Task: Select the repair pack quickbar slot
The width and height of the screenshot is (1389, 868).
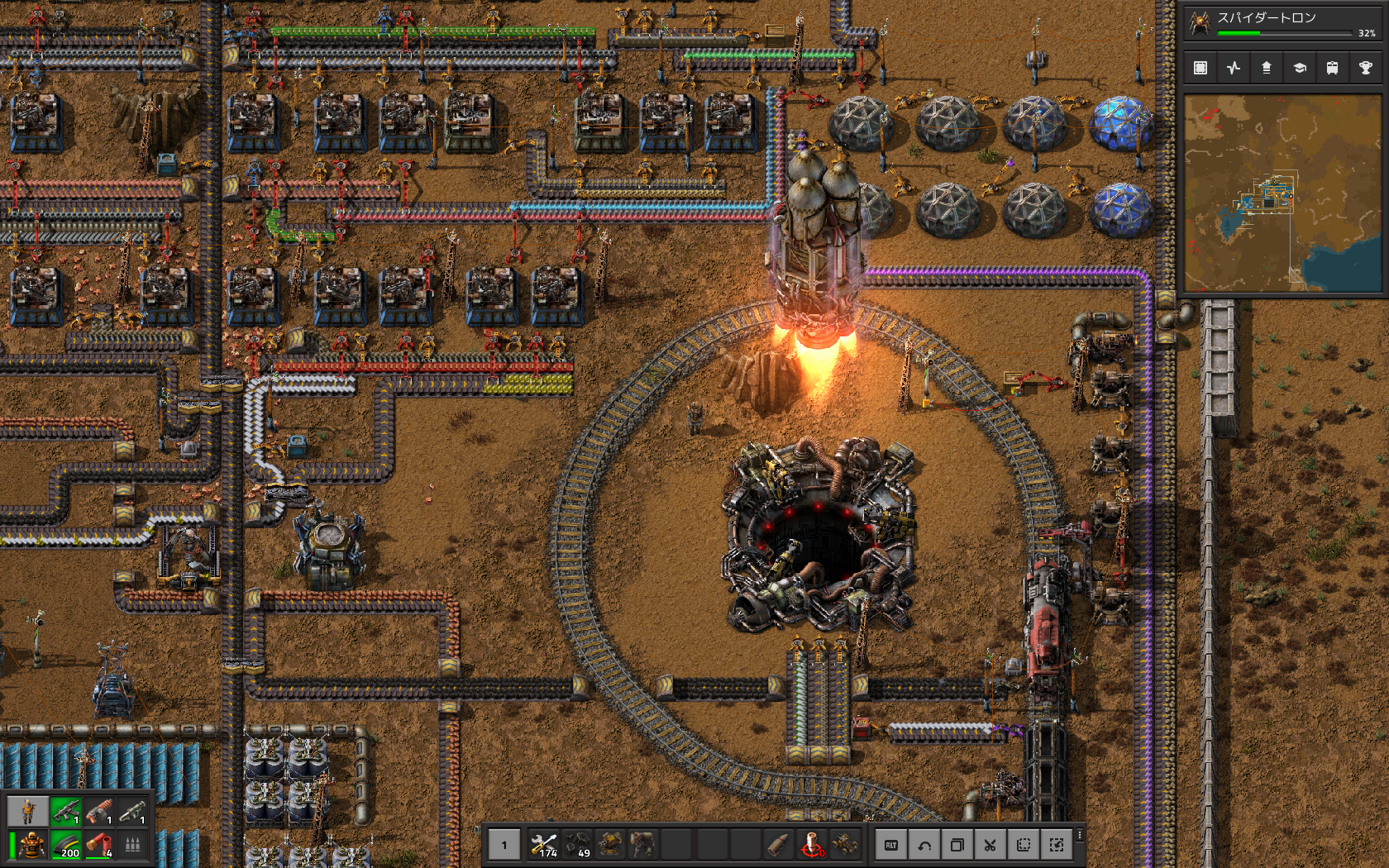Action: click(544, 844)
